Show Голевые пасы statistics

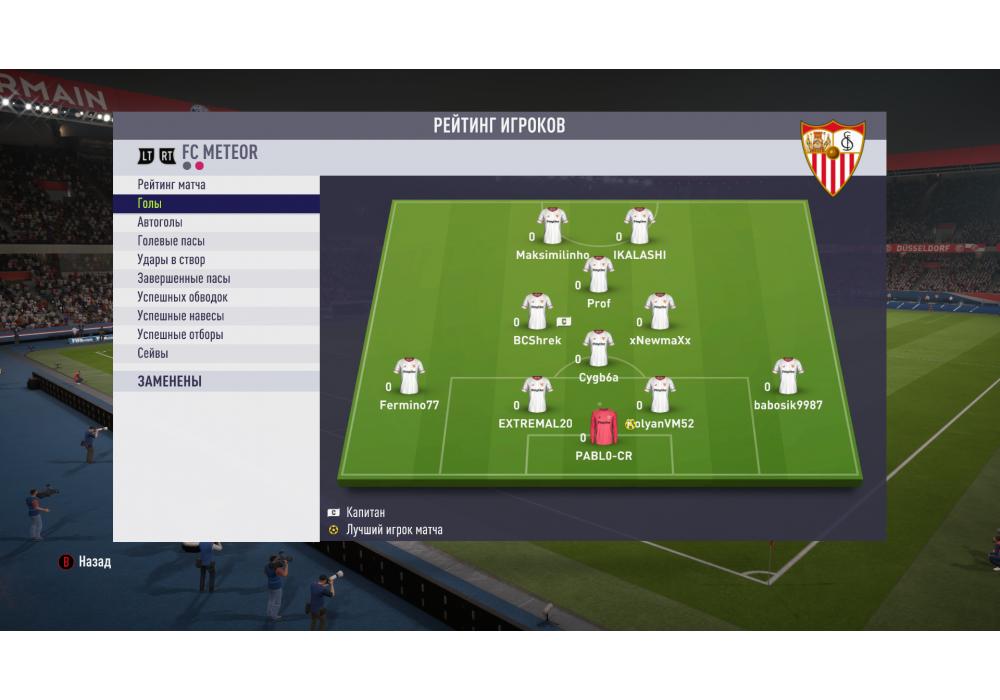[216, 241]
